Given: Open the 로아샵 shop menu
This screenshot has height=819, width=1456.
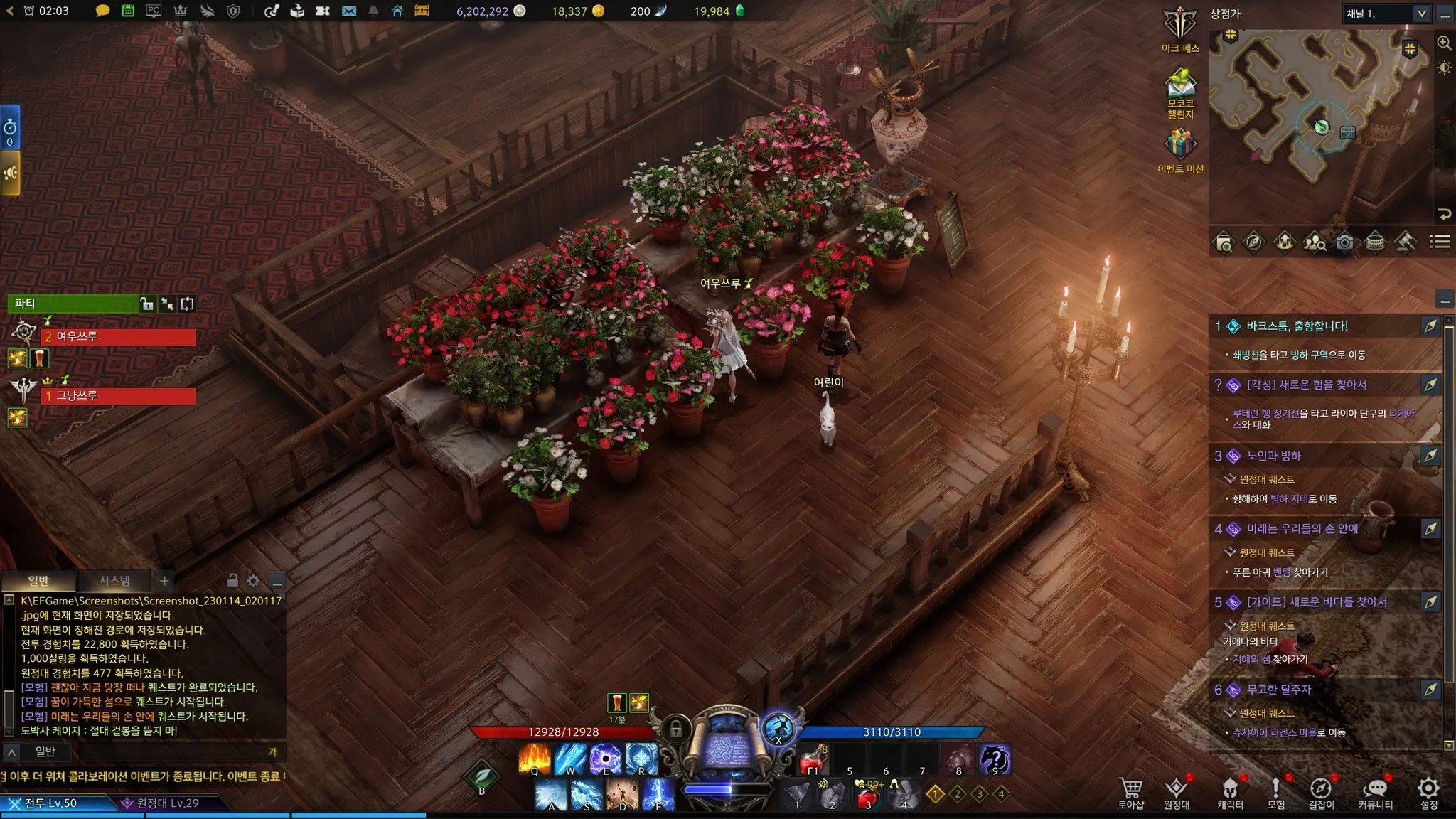Looking at the screenshot, I should [x=1130, y=792].
